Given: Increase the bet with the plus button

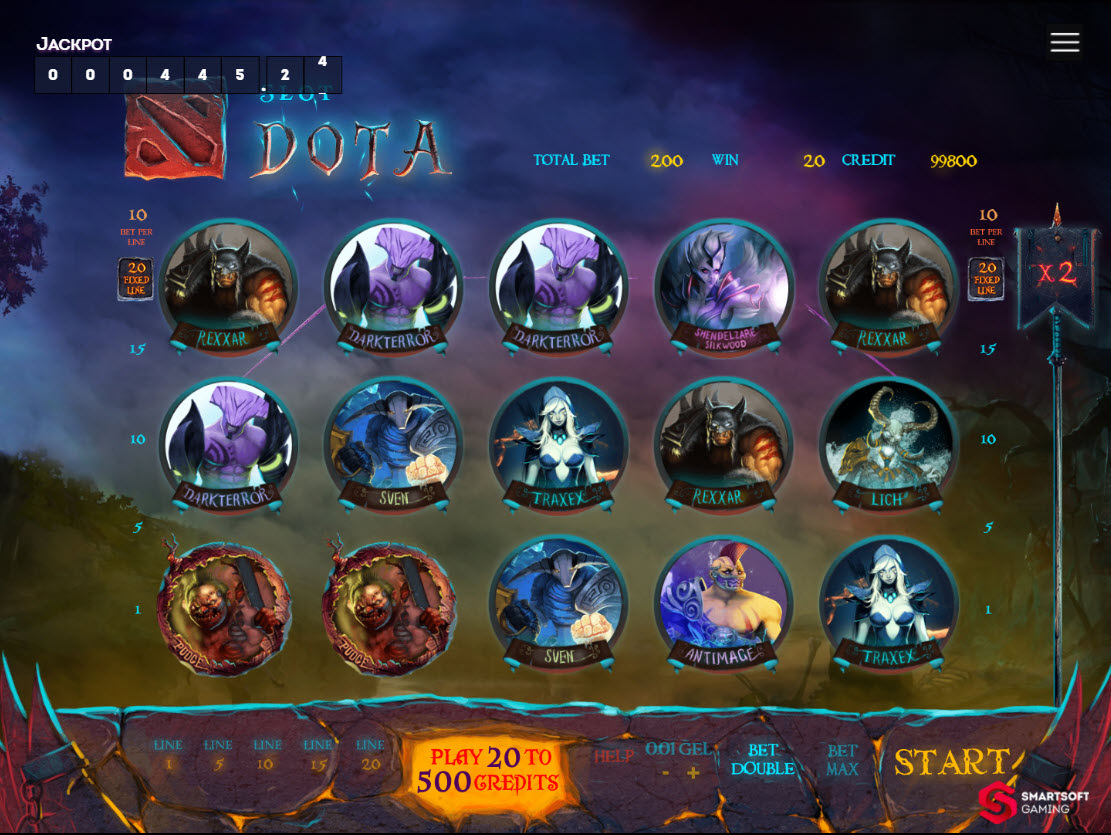Looking at the screenshot, I should (x=693, y=773).
